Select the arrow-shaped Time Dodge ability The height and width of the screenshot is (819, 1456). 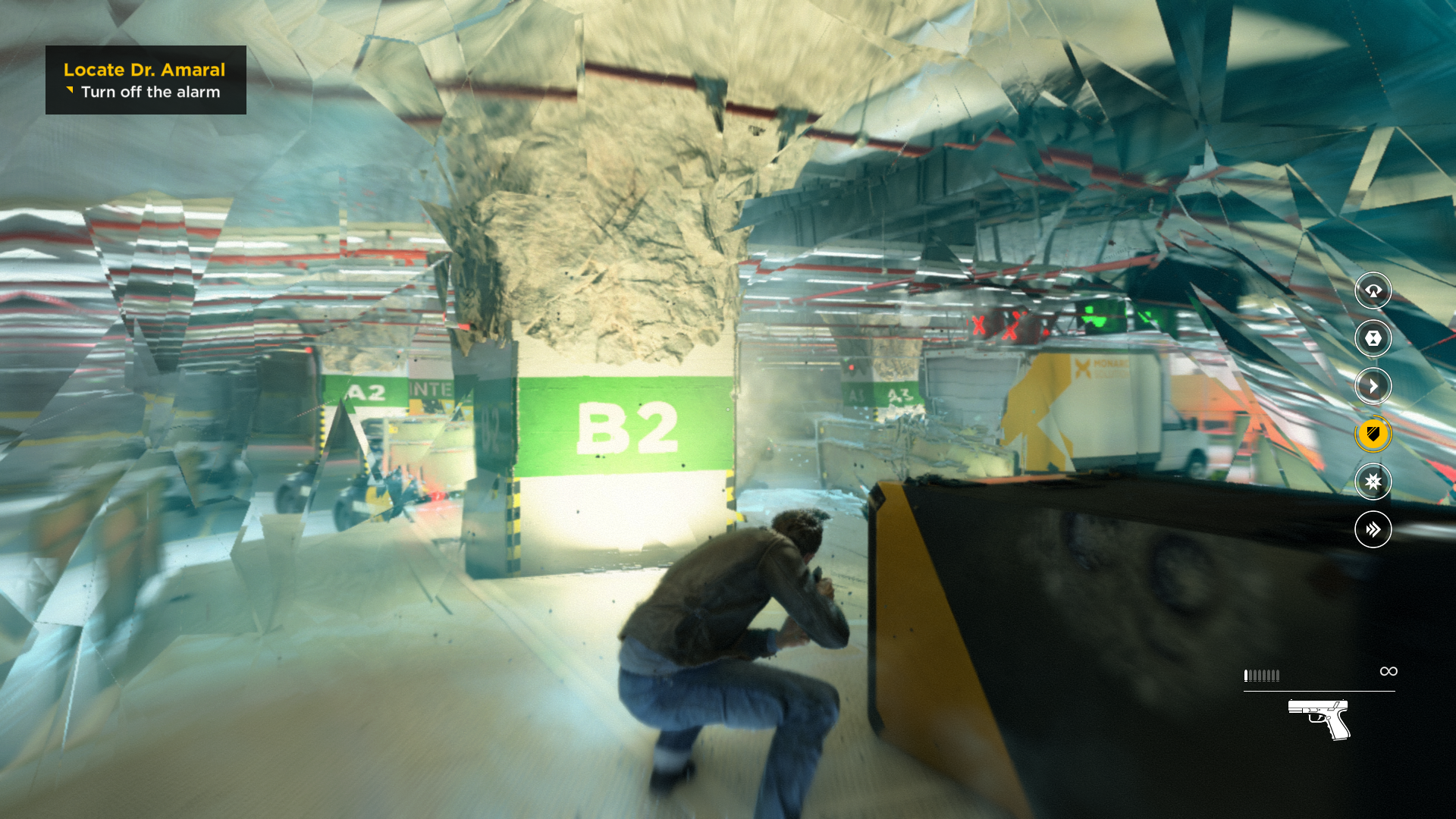(x=1373, y=385)
